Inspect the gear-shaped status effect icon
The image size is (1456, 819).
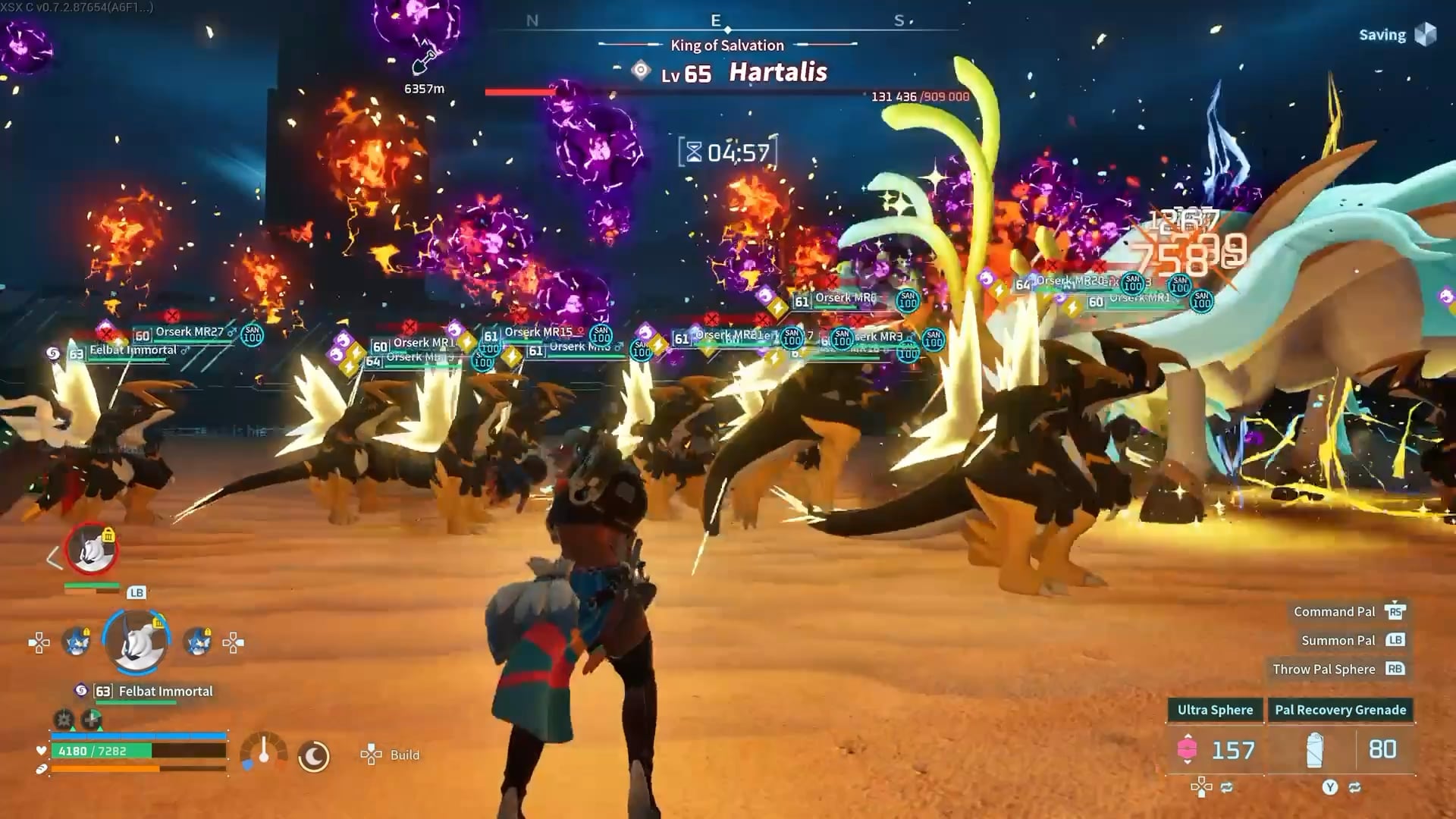pyautogui.click(x=64, y=719)
